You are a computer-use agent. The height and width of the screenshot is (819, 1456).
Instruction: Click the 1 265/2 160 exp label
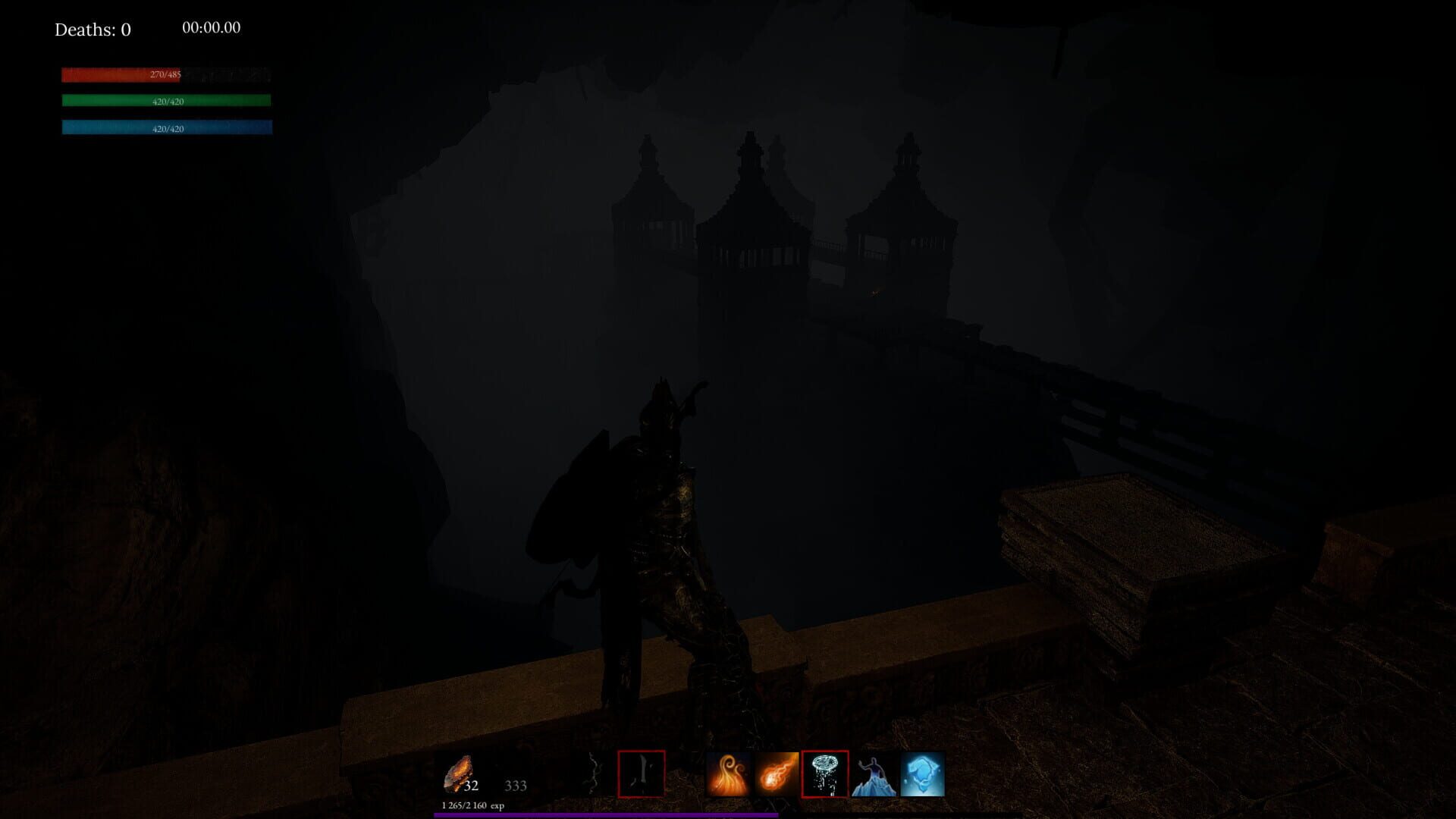click(x=472, y=807)
